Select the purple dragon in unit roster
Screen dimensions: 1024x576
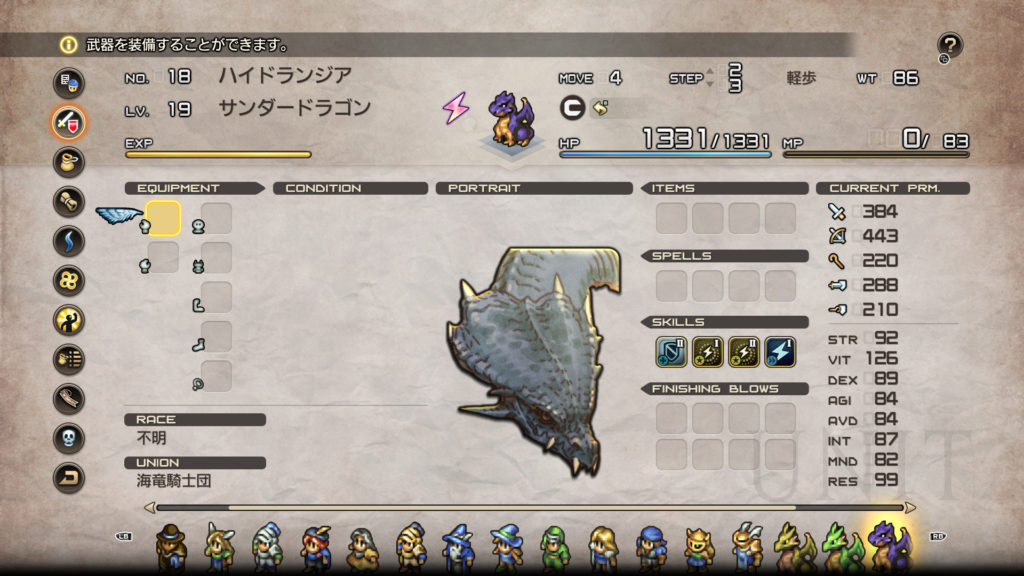[x=888, y=546]
